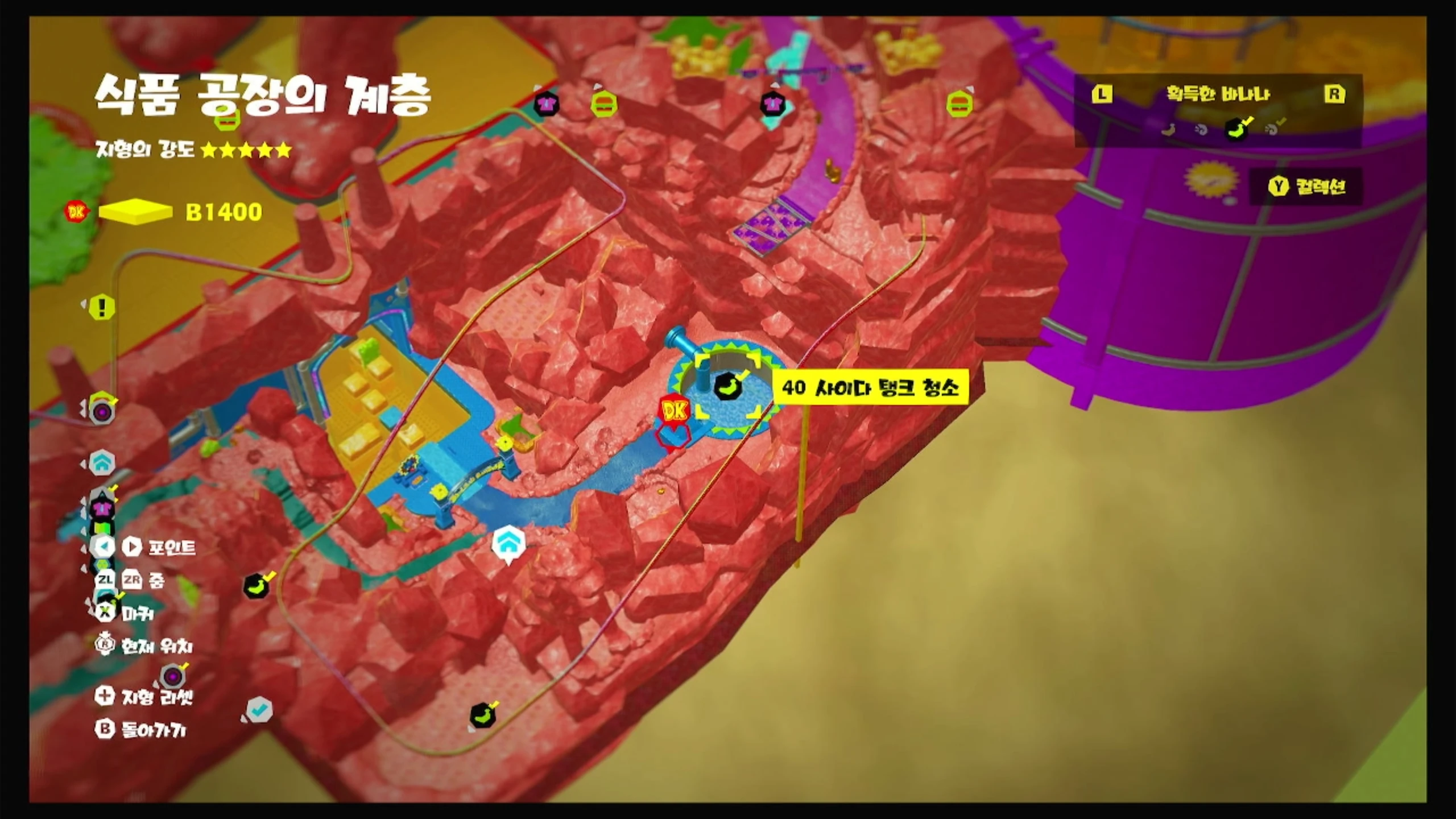Open the 컬렉션 collection panel
The width and height of the screenshot is (1456, 819).
pyautogui.click(x=1307, y=187)
